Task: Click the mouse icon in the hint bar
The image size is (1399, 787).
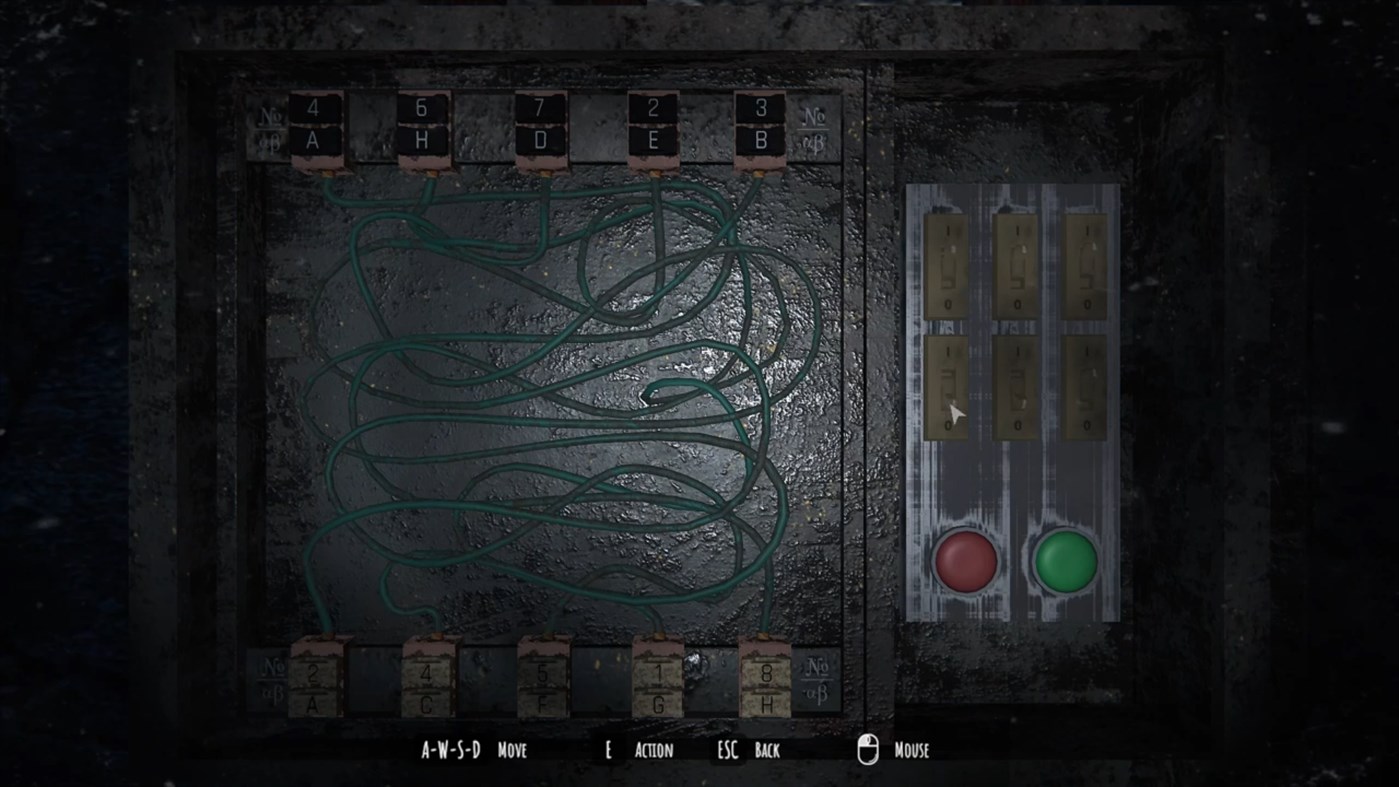Action: coord(869,749)
